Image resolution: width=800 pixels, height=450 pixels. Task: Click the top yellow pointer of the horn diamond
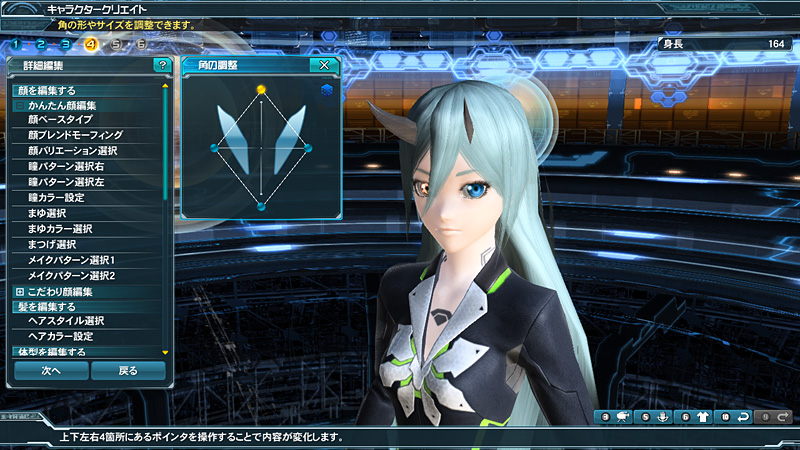point(261,89)
